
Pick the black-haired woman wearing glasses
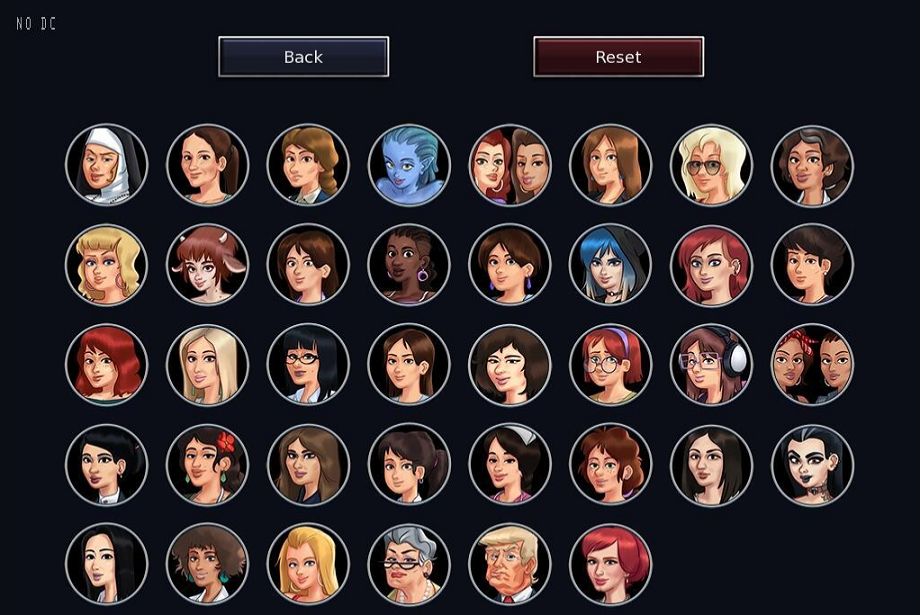coord(308,365)
